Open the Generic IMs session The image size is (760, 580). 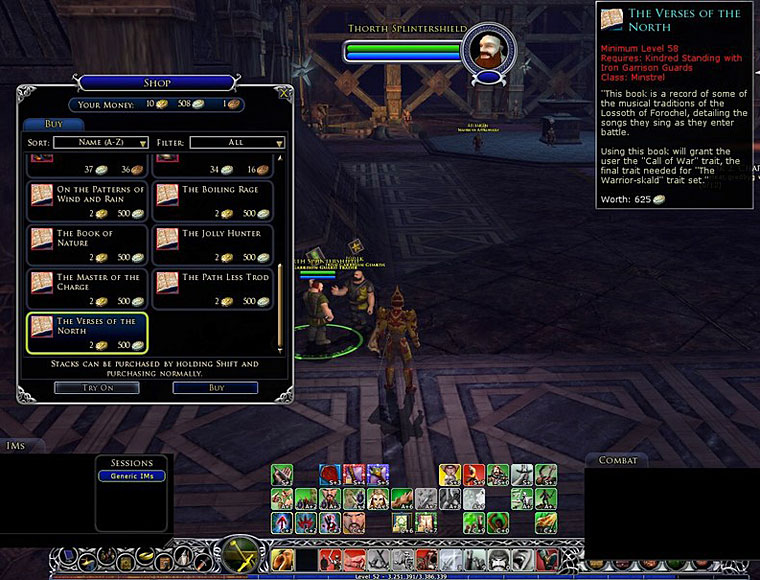(x=131, y=476)
